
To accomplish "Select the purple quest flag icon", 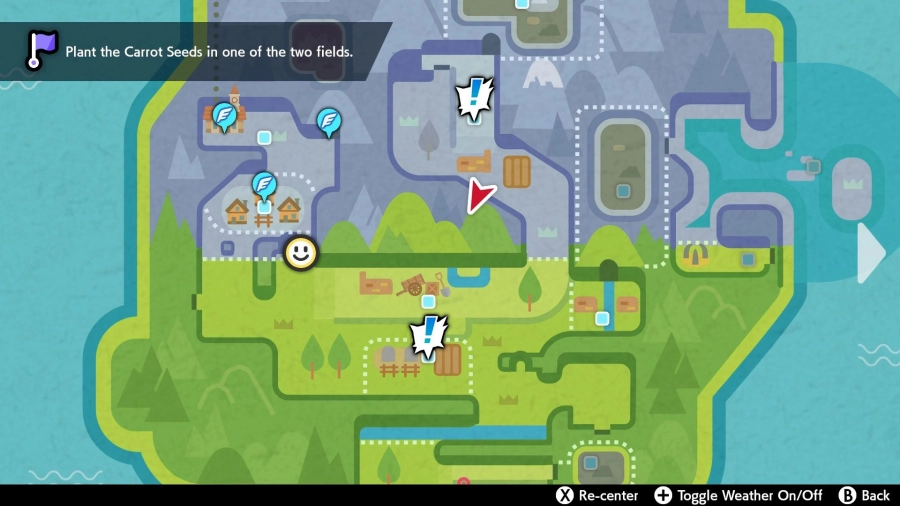I will (x=41, y=49).
